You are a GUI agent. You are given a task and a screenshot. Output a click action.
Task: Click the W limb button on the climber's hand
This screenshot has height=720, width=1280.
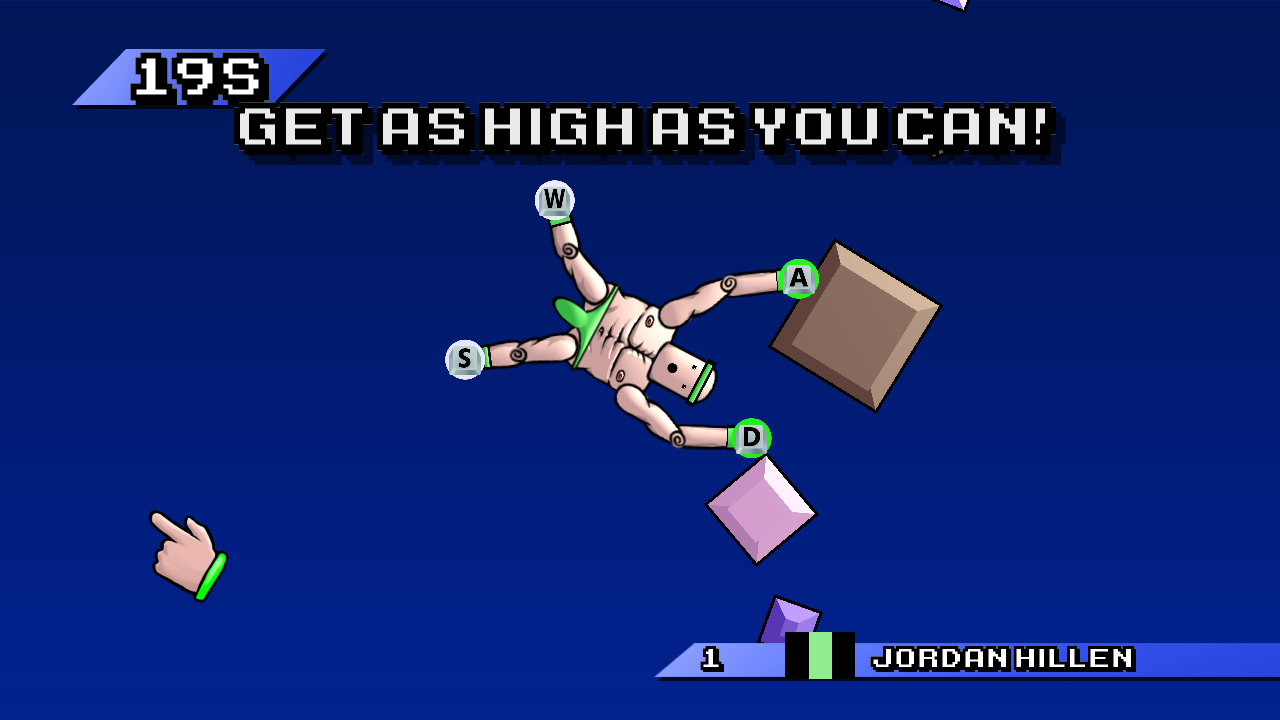pos(556,200)
